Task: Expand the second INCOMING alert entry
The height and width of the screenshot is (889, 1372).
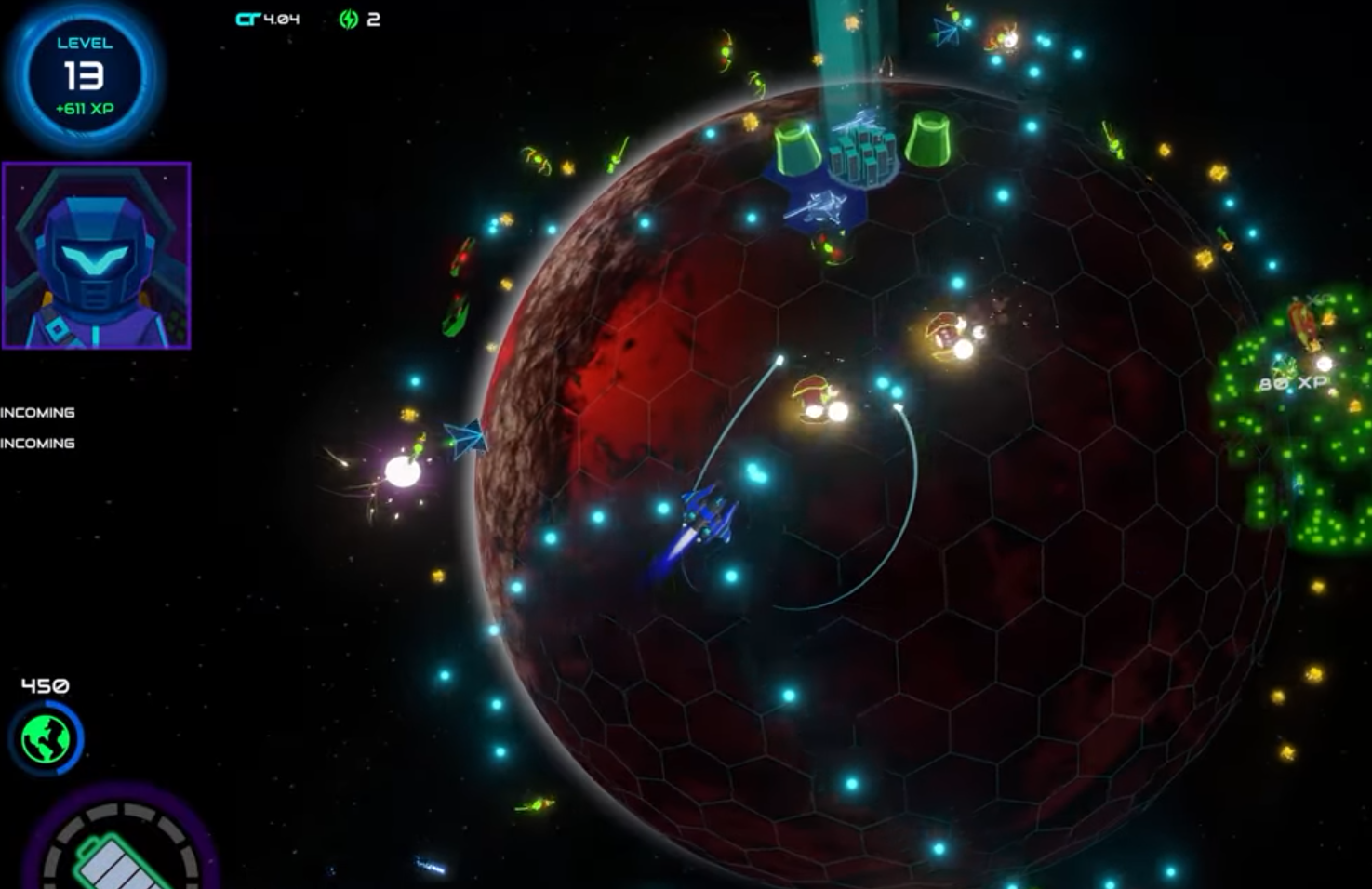Action: tap(37, 444)
